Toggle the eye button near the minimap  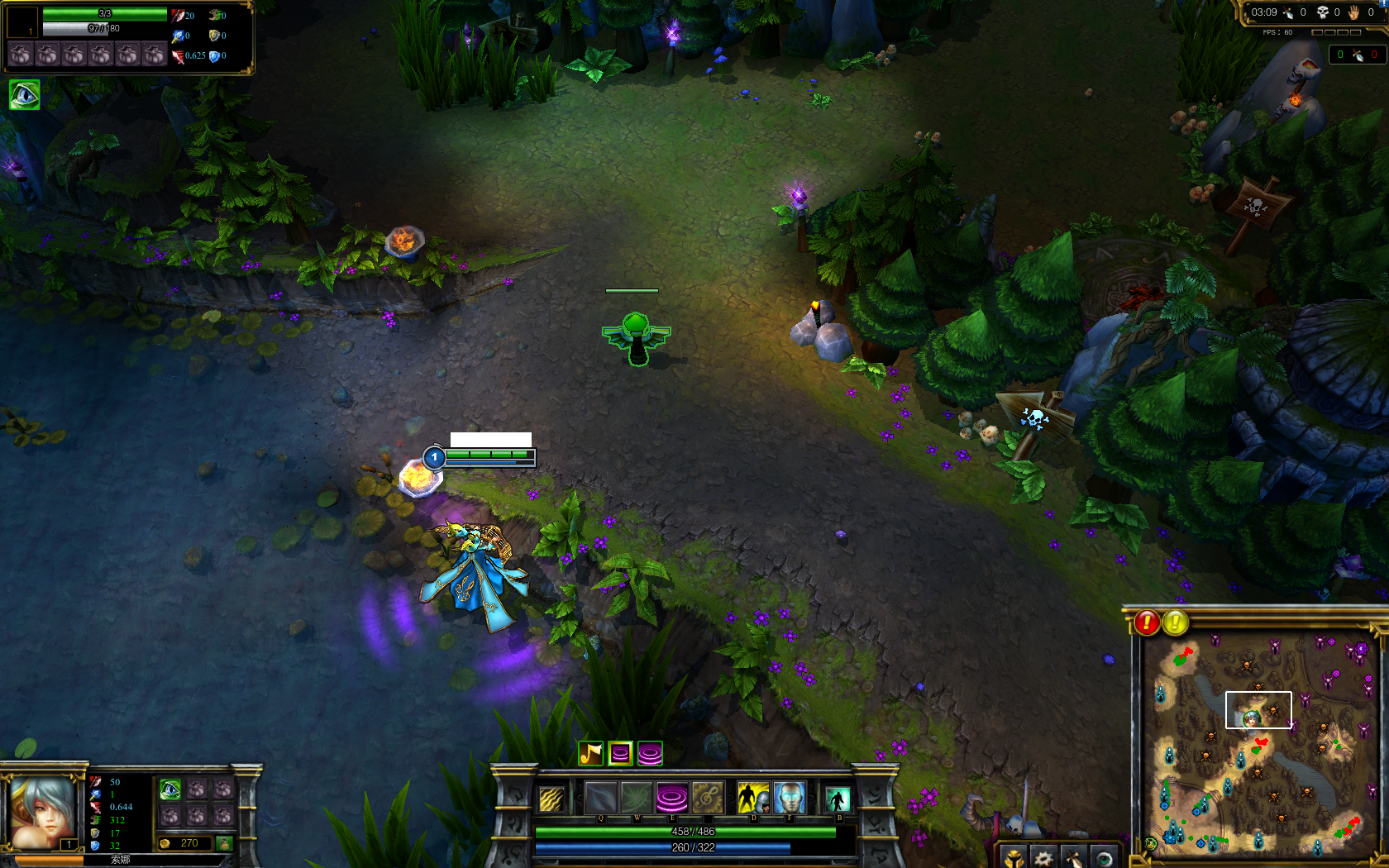[1104, 857]
